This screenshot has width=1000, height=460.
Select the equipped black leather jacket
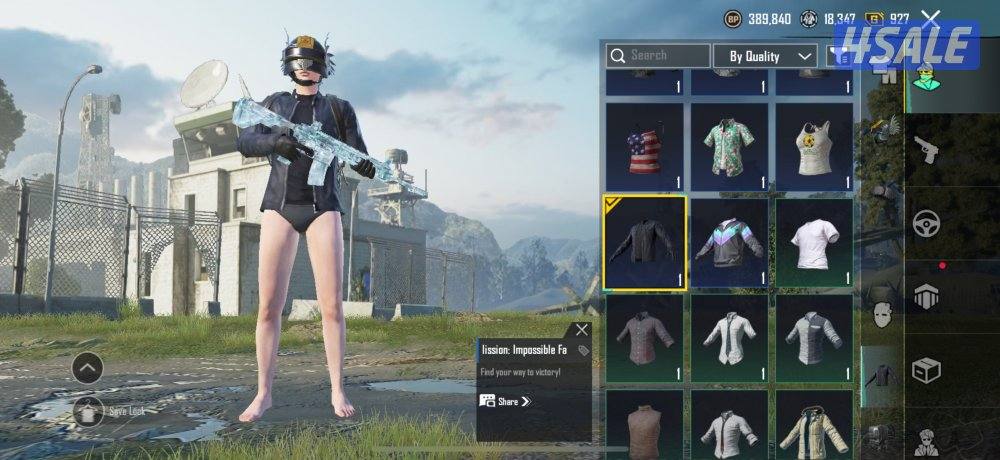pyautogui.click(x=644, y=242)
